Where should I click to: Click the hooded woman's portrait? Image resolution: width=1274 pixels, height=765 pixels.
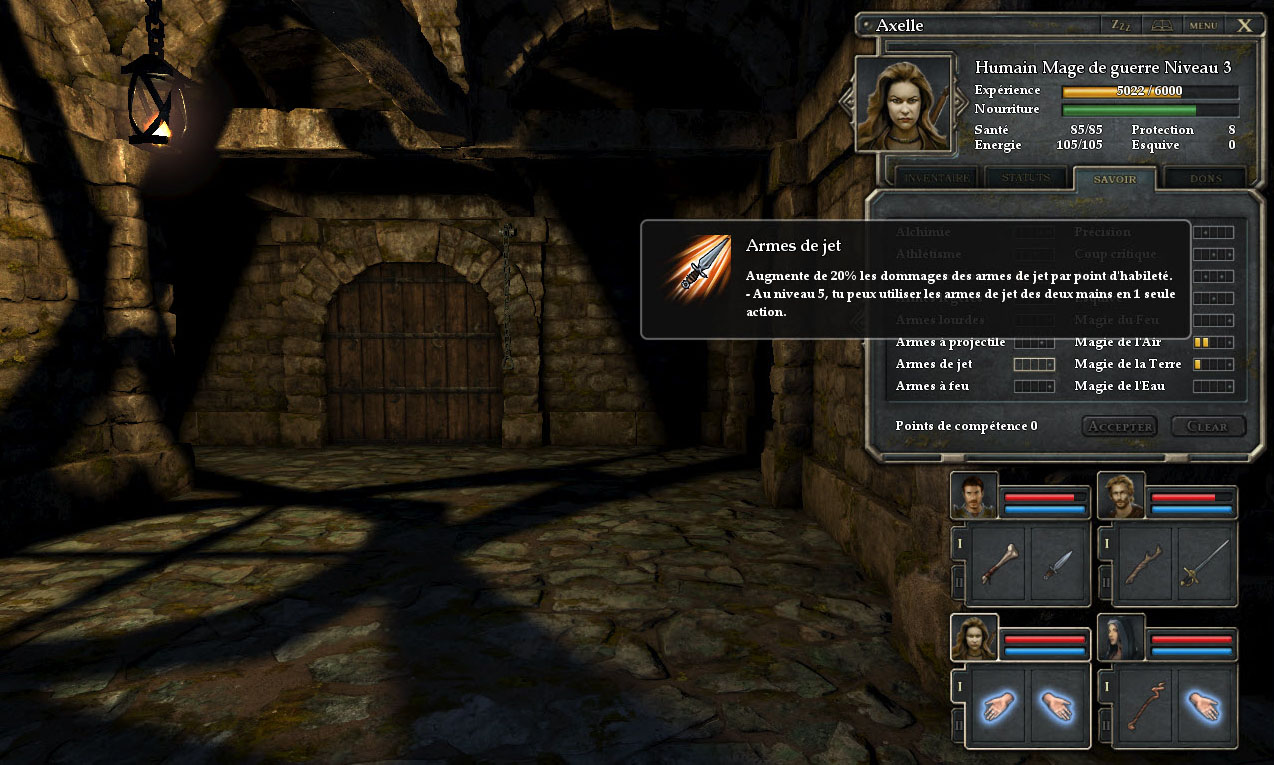point(1121,638)
